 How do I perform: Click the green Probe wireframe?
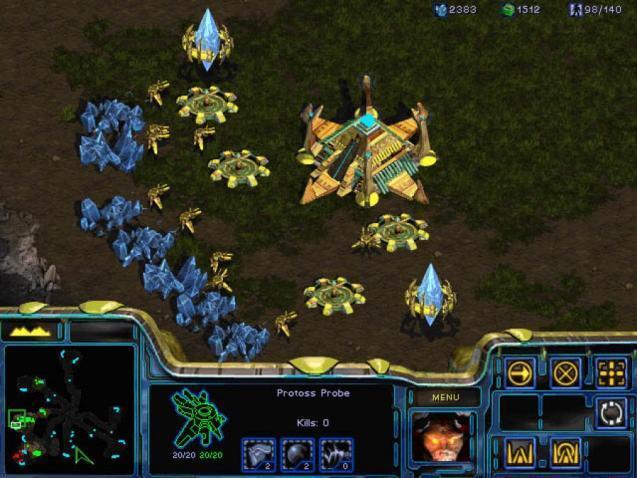(x=198, y=417)
